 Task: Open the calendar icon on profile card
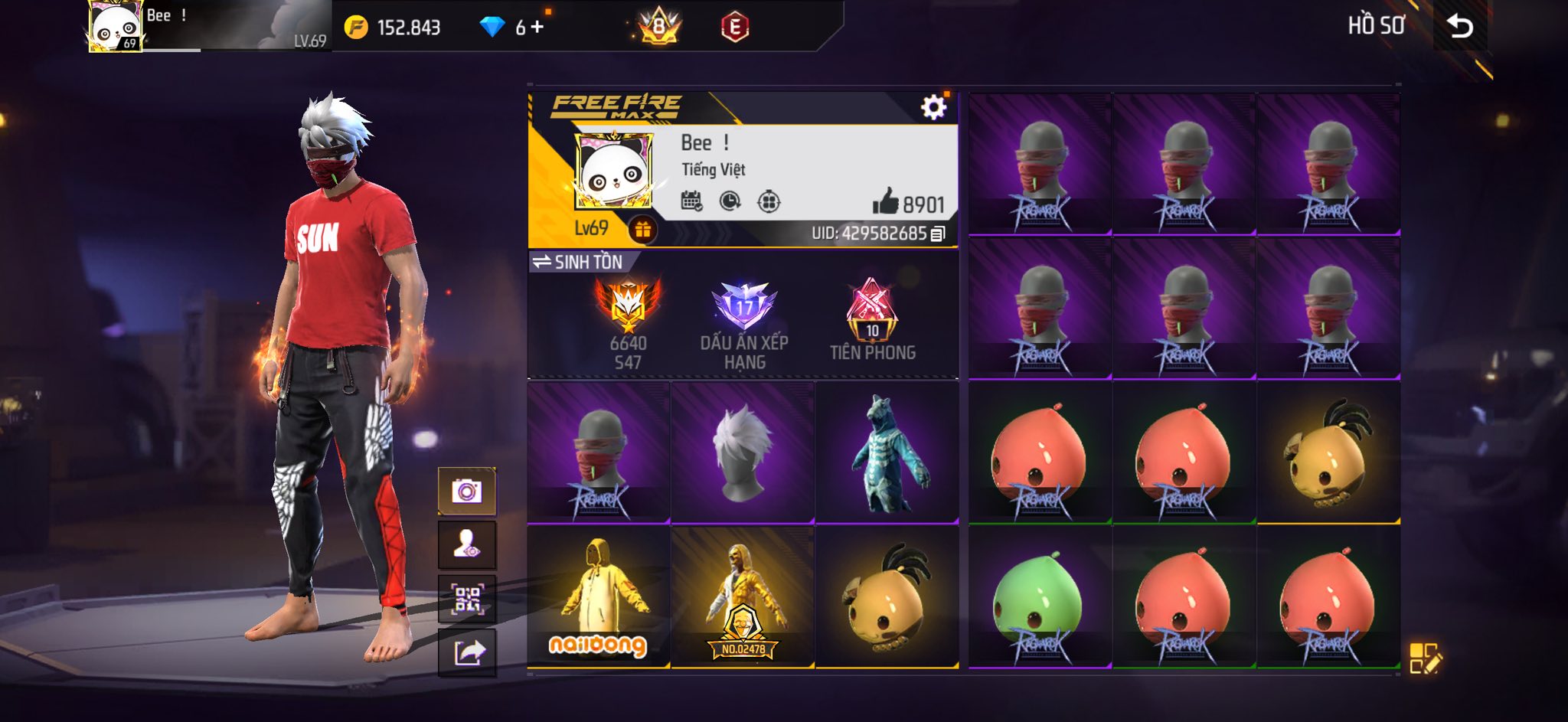pos(691,201)
